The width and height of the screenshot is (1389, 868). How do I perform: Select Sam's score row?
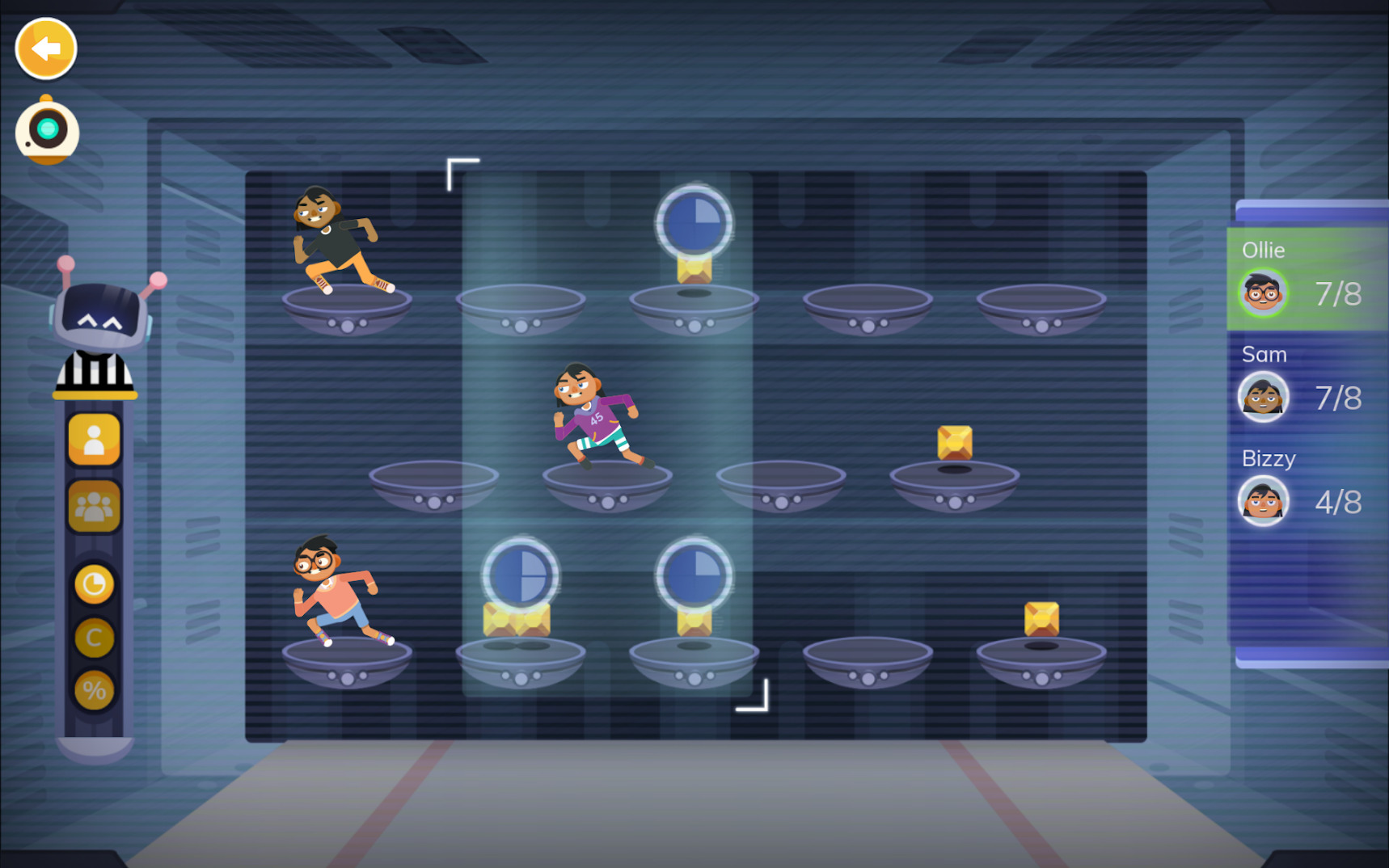coord(1307,385)
